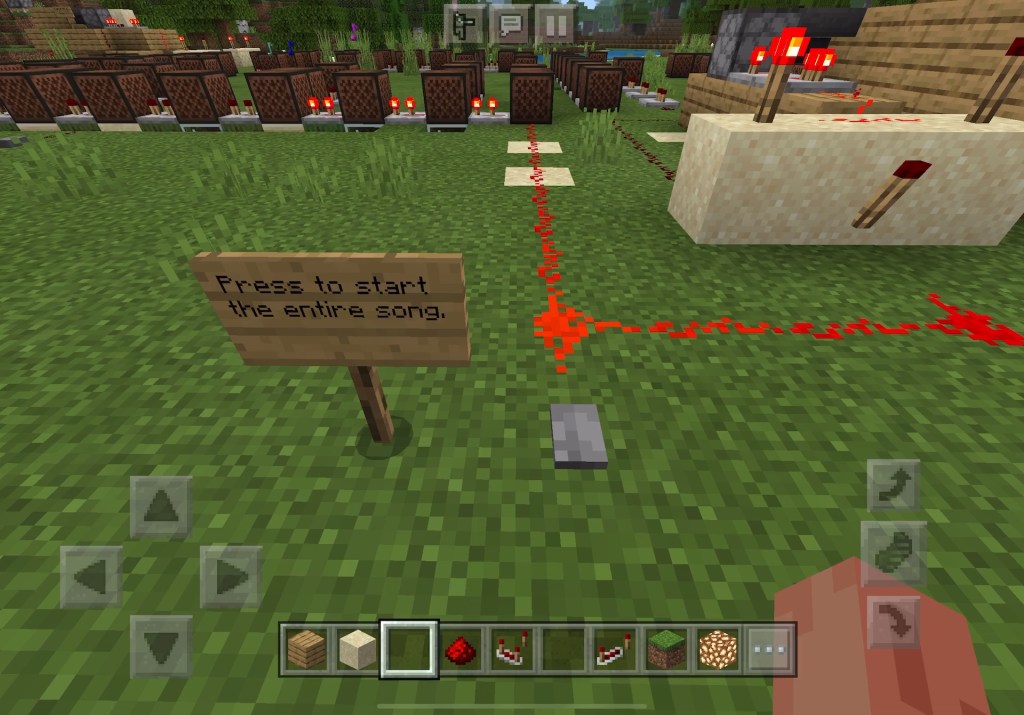Tap the fly down arrow button
Image resolution: width=1024 pixels, height=715 pixels.
(892, 621)
